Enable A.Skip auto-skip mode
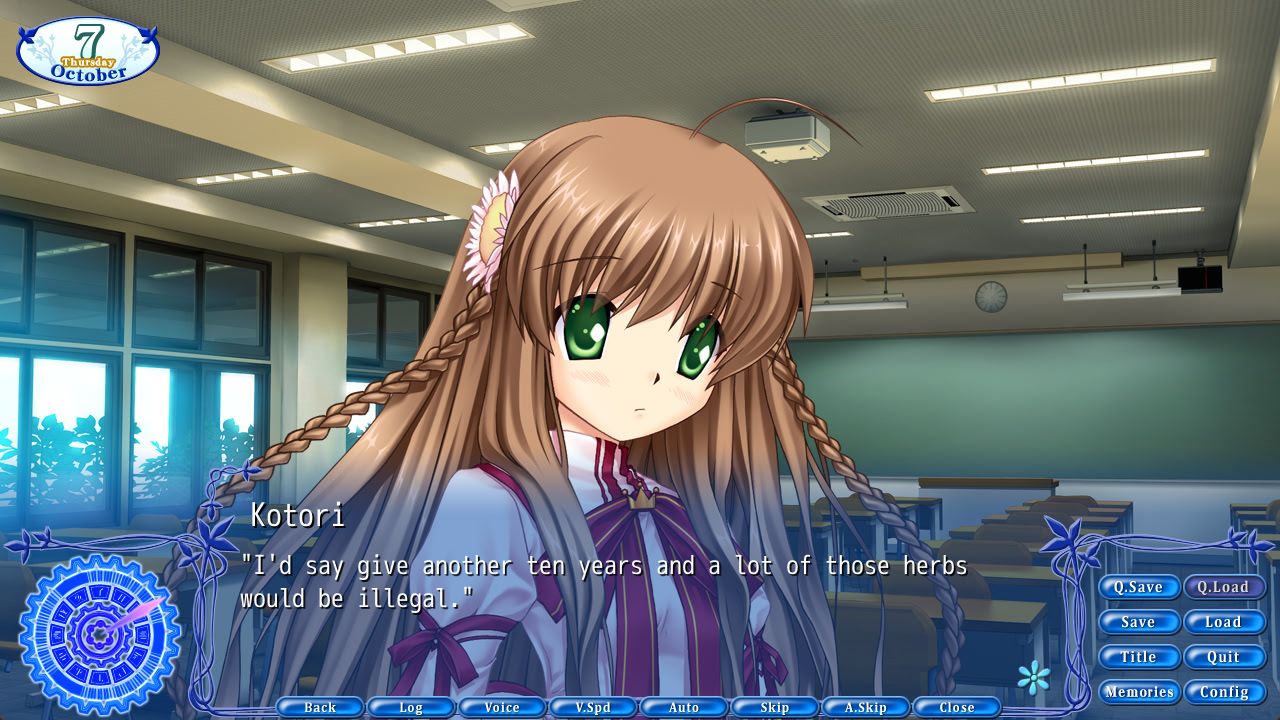The image size is (1280, 720). pyautogui.click(x=866, y=707)
